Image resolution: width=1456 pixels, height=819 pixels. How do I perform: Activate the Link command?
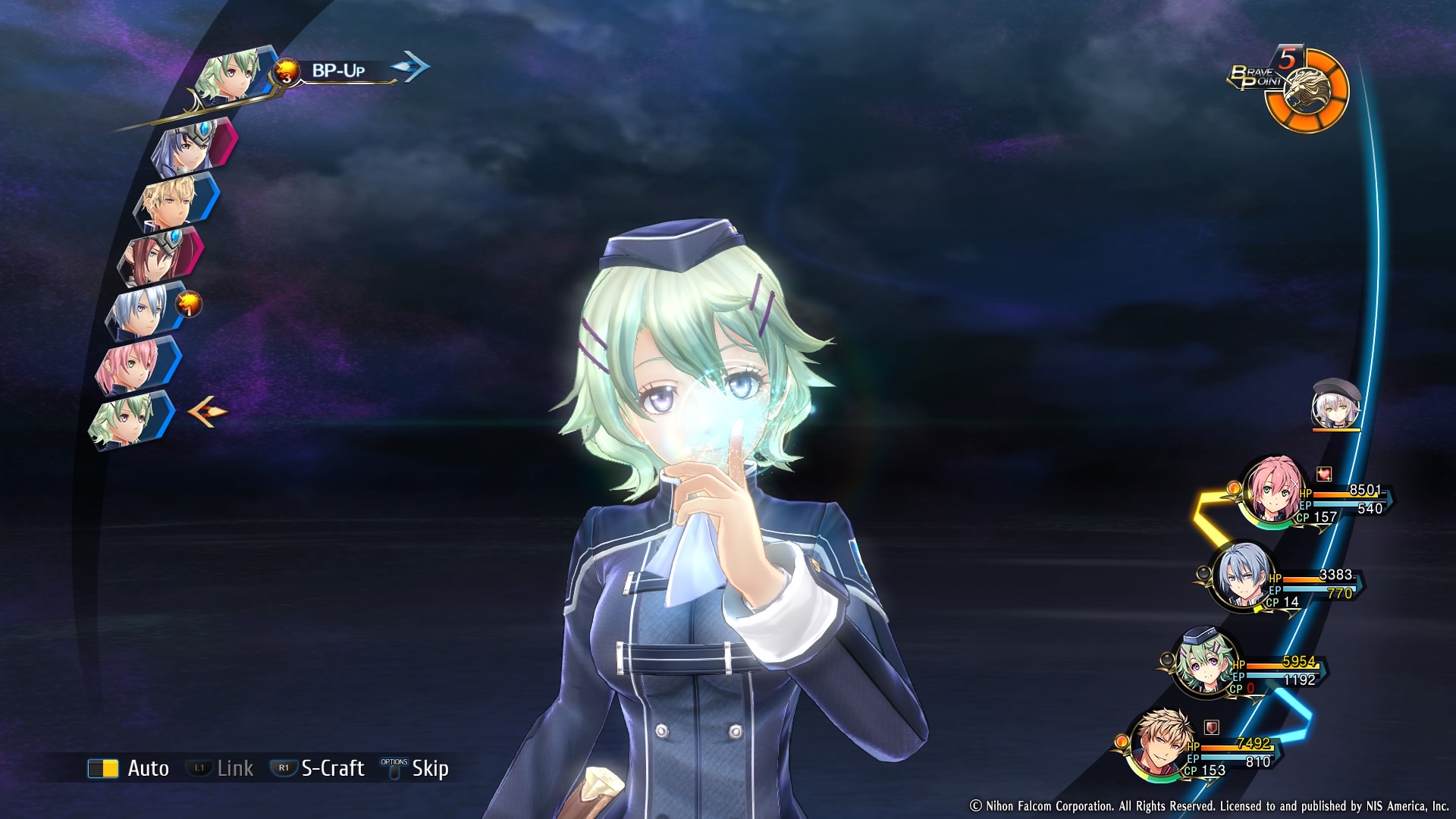tap(220, 768)
